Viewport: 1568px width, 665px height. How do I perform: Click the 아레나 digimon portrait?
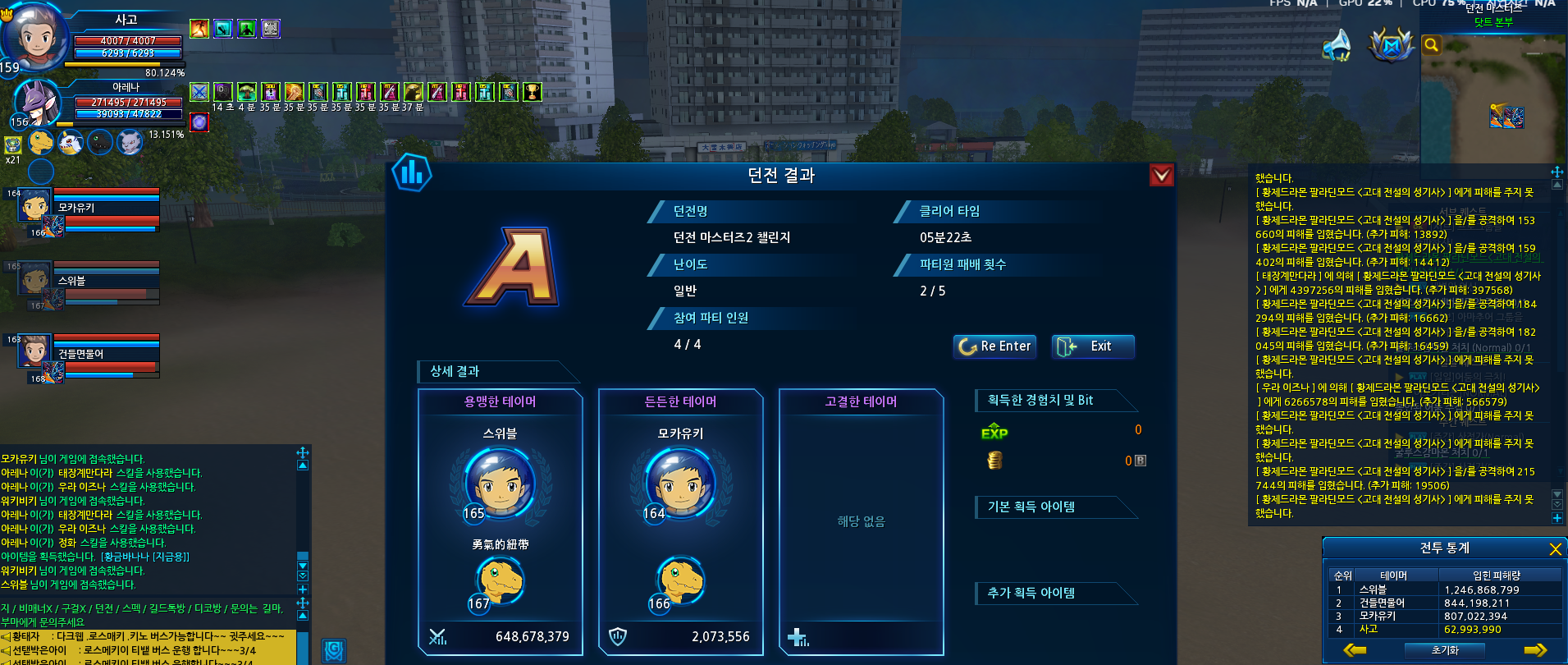[x=38, y=103]
